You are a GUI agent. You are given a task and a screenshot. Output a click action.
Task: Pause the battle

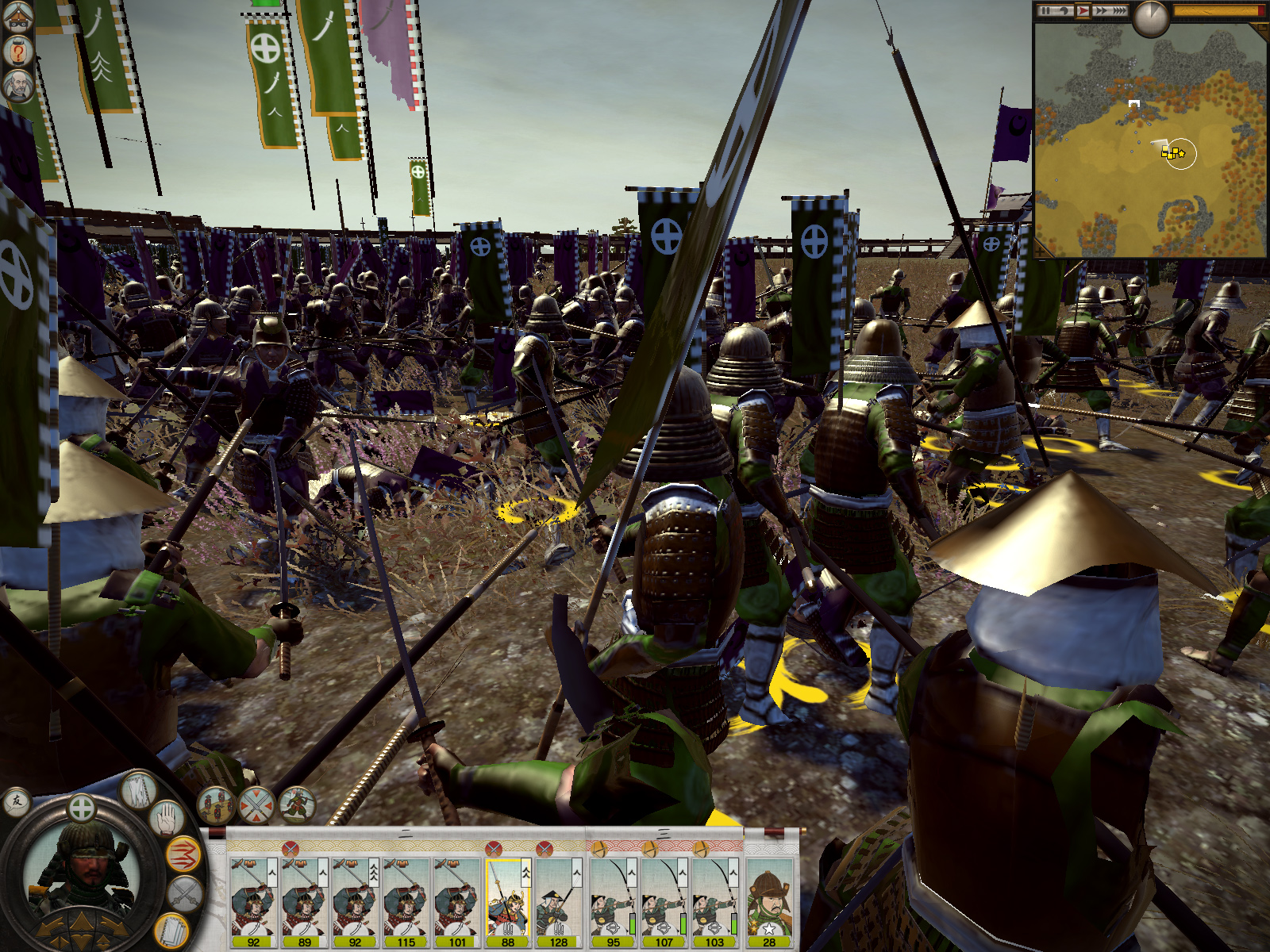click(1046, 11)
